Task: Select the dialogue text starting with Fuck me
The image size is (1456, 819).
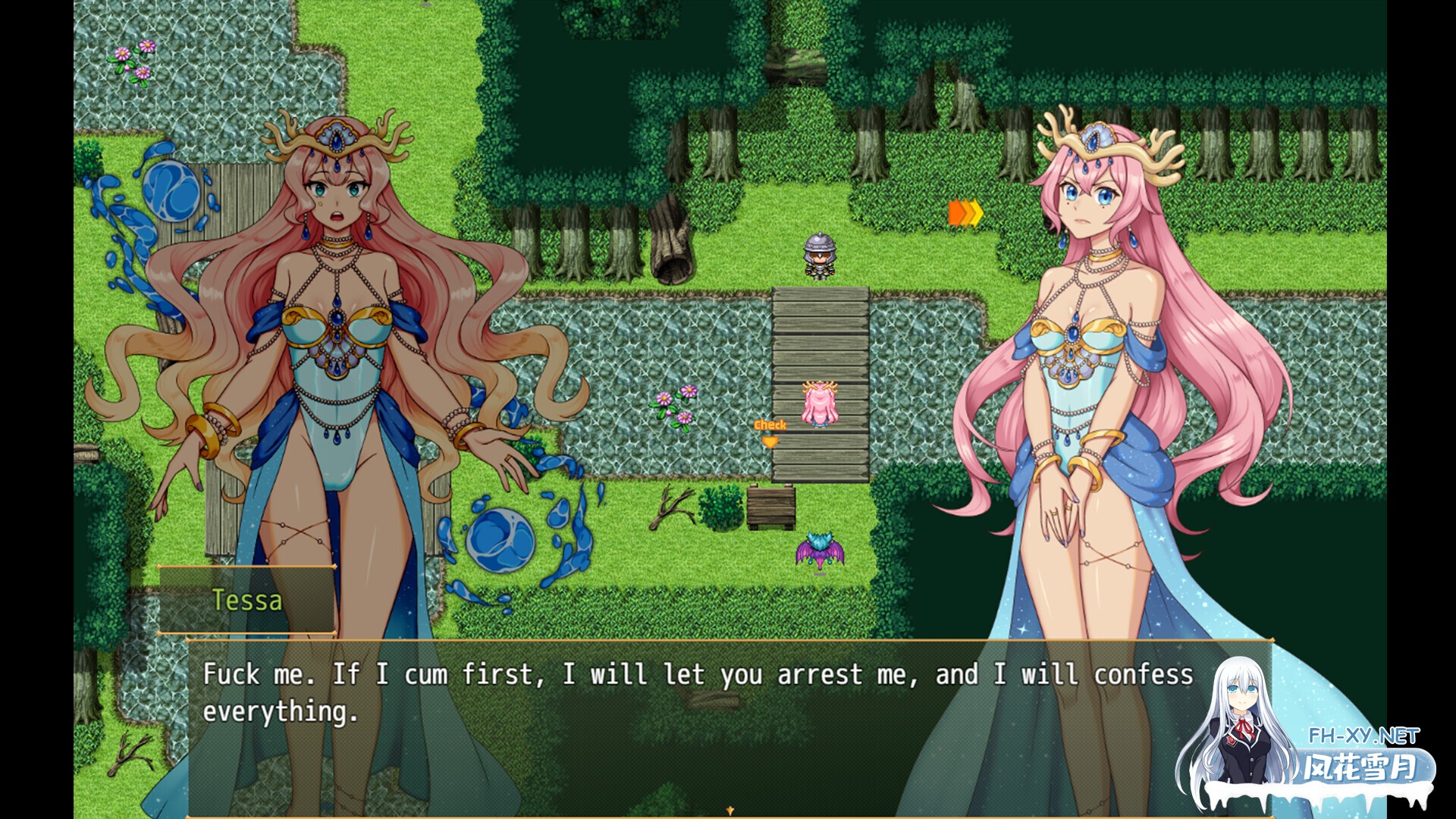Action: pyautogui.click(x=531, y=673)
